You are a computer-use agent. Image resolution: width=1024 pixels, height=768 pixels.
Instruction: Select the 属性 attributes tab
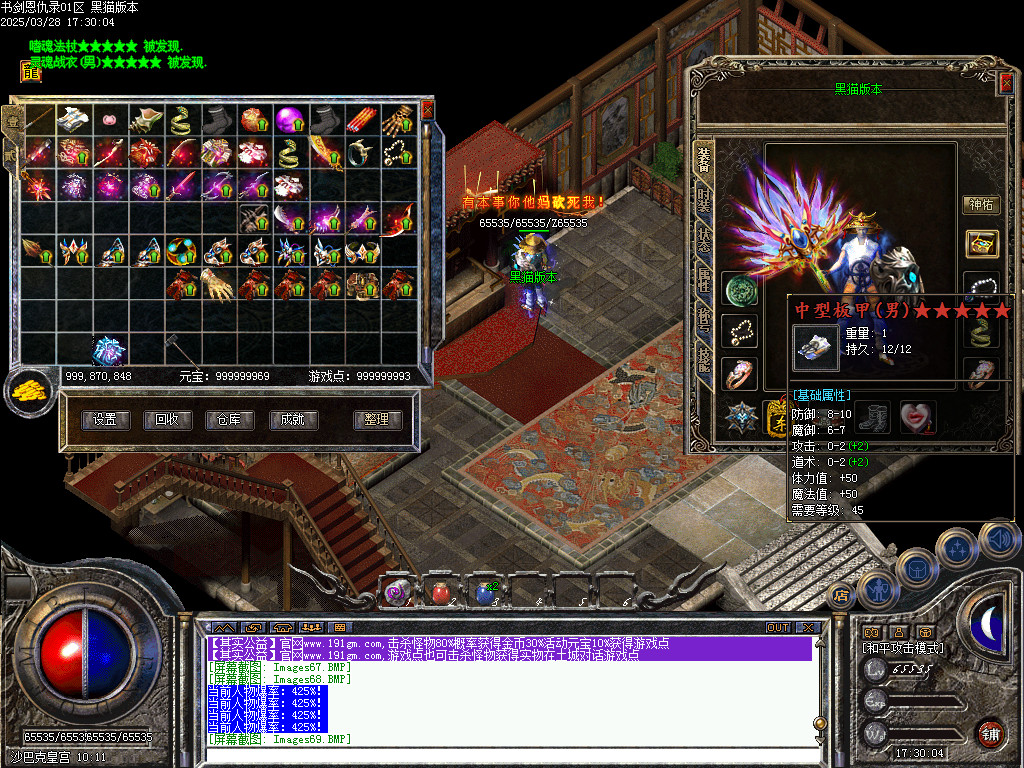(704, 283)
